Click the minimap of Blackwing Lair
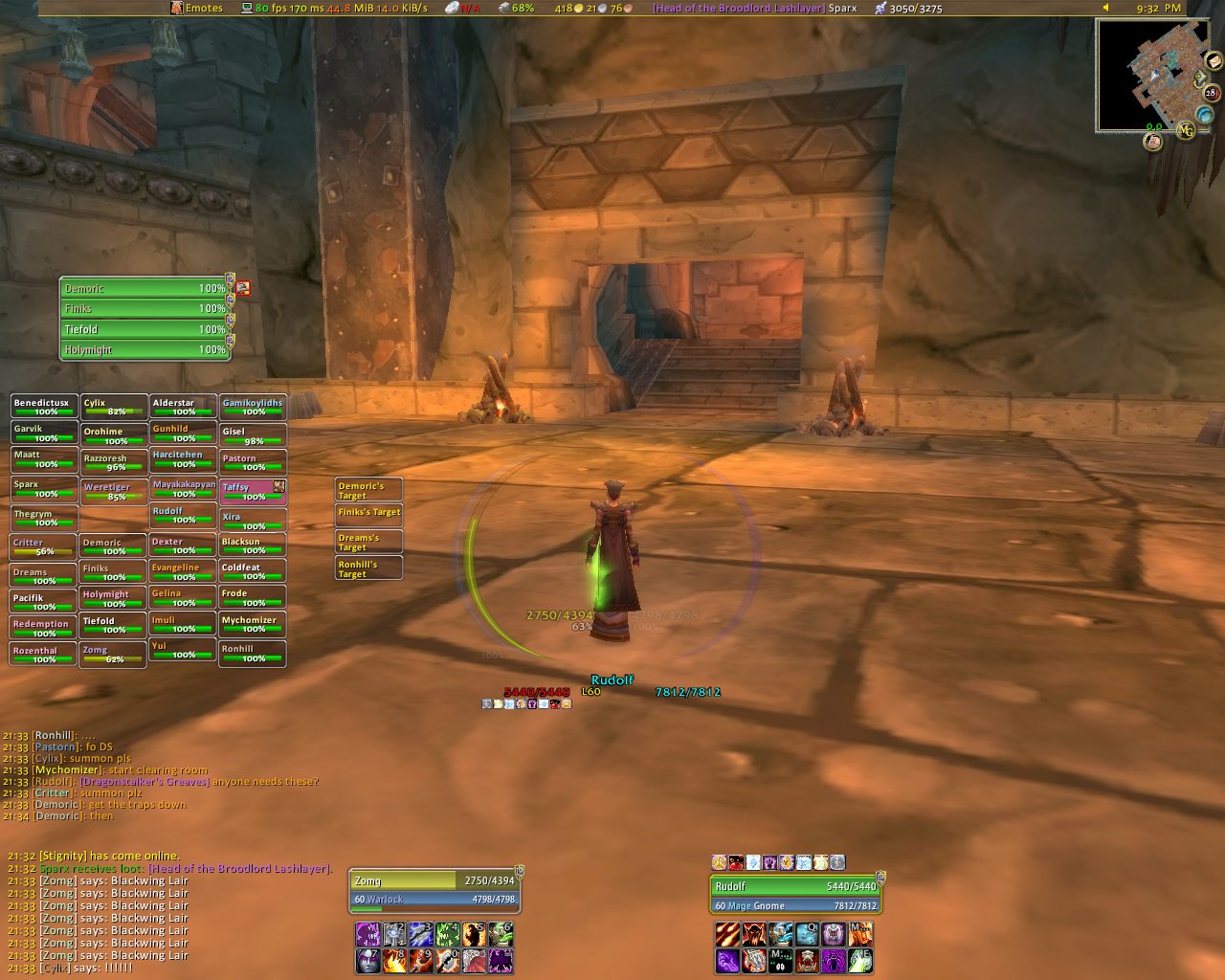Viewport: 1225px width, 980px height. click(x=1144, y=75)
